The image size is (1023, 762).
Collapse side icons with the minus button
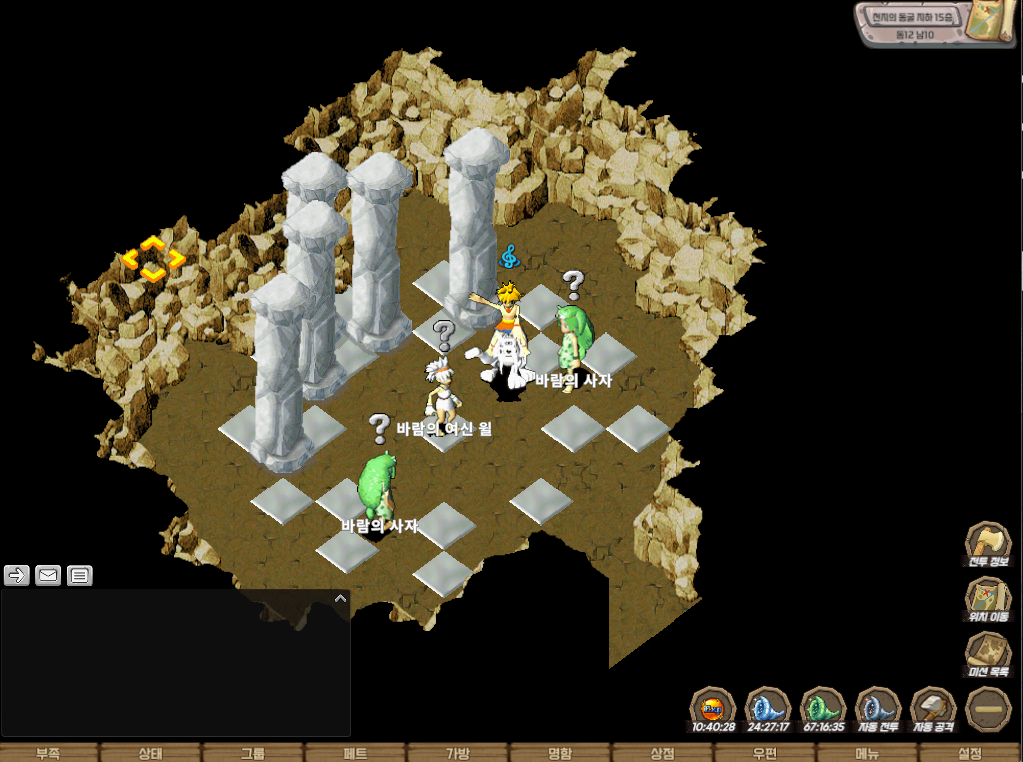(x=988, y=710)
